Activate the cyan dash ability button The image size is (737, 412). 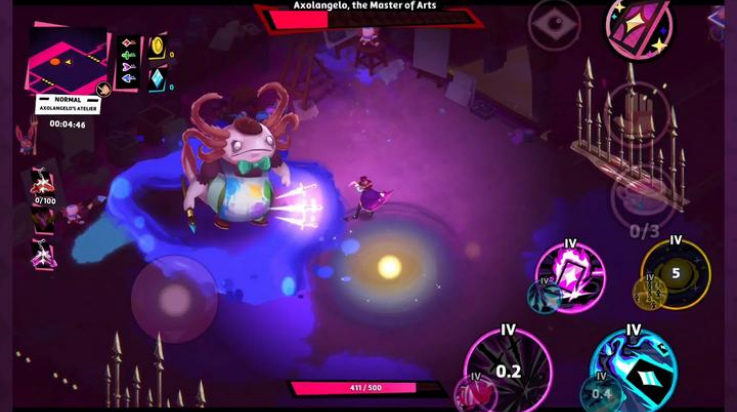click(633, 368)
